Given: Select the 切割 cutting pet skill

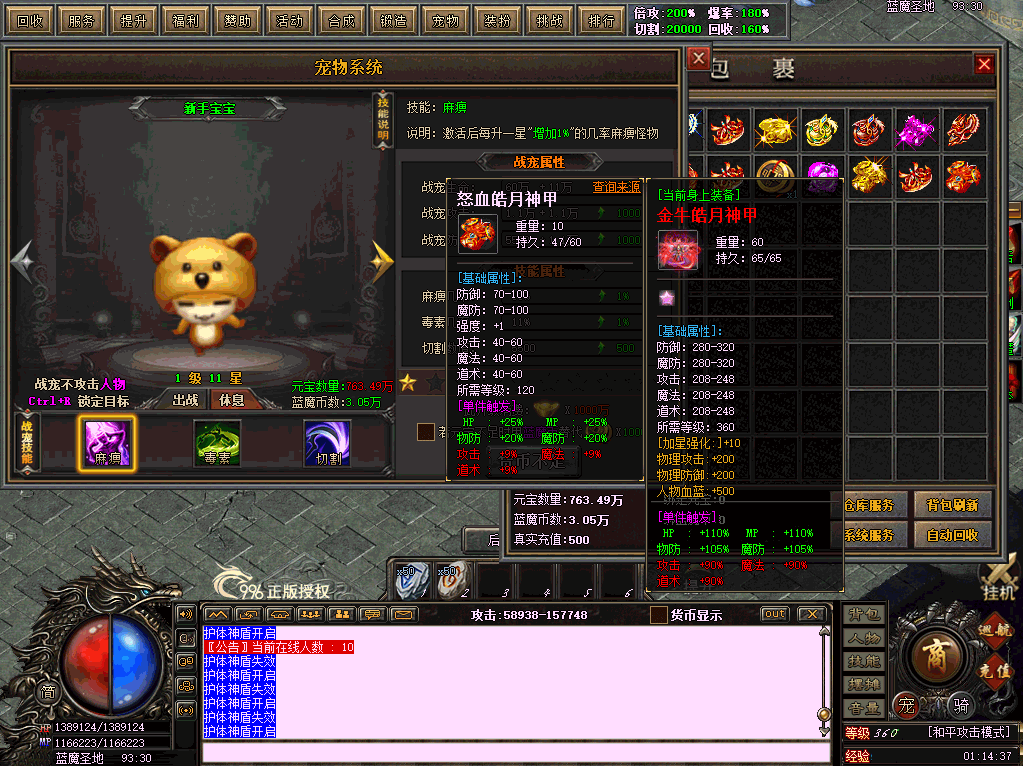Looking at the screenshot, I should (x=327, y=443).
